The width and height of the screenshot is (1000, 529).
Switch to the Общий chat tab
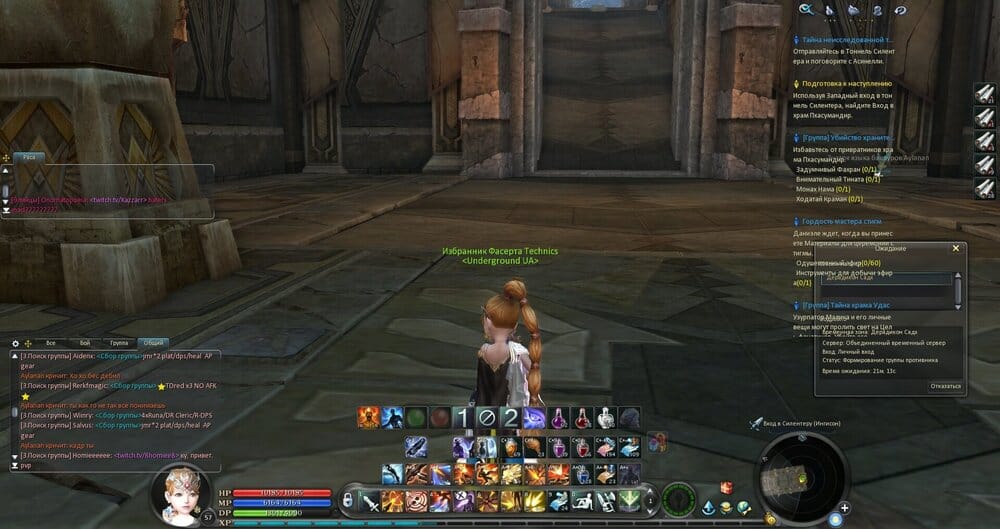(153, 343)
